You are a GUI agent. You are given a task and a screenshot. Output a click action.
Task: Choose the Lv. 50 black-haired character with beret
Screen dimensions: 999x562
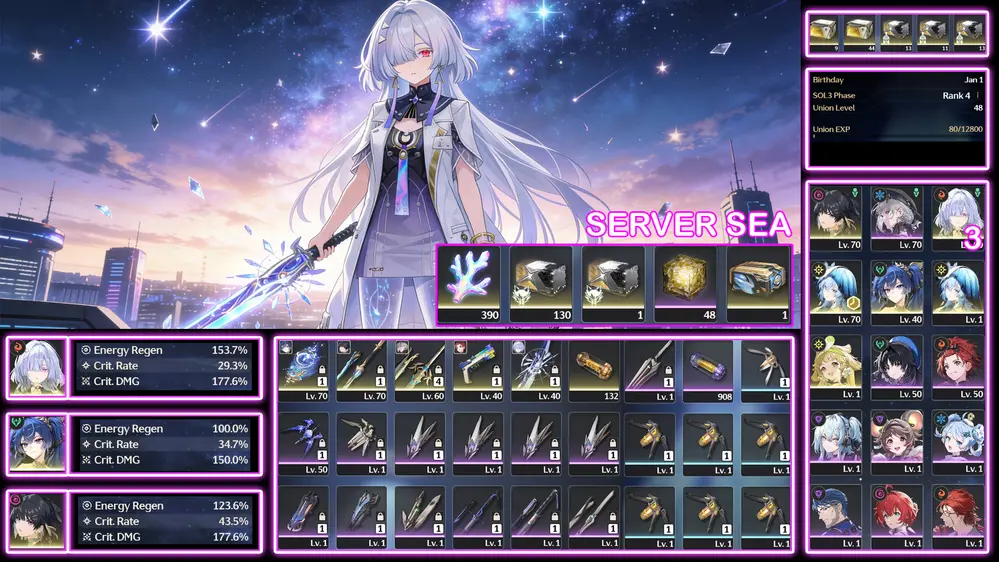pos(896,364)
